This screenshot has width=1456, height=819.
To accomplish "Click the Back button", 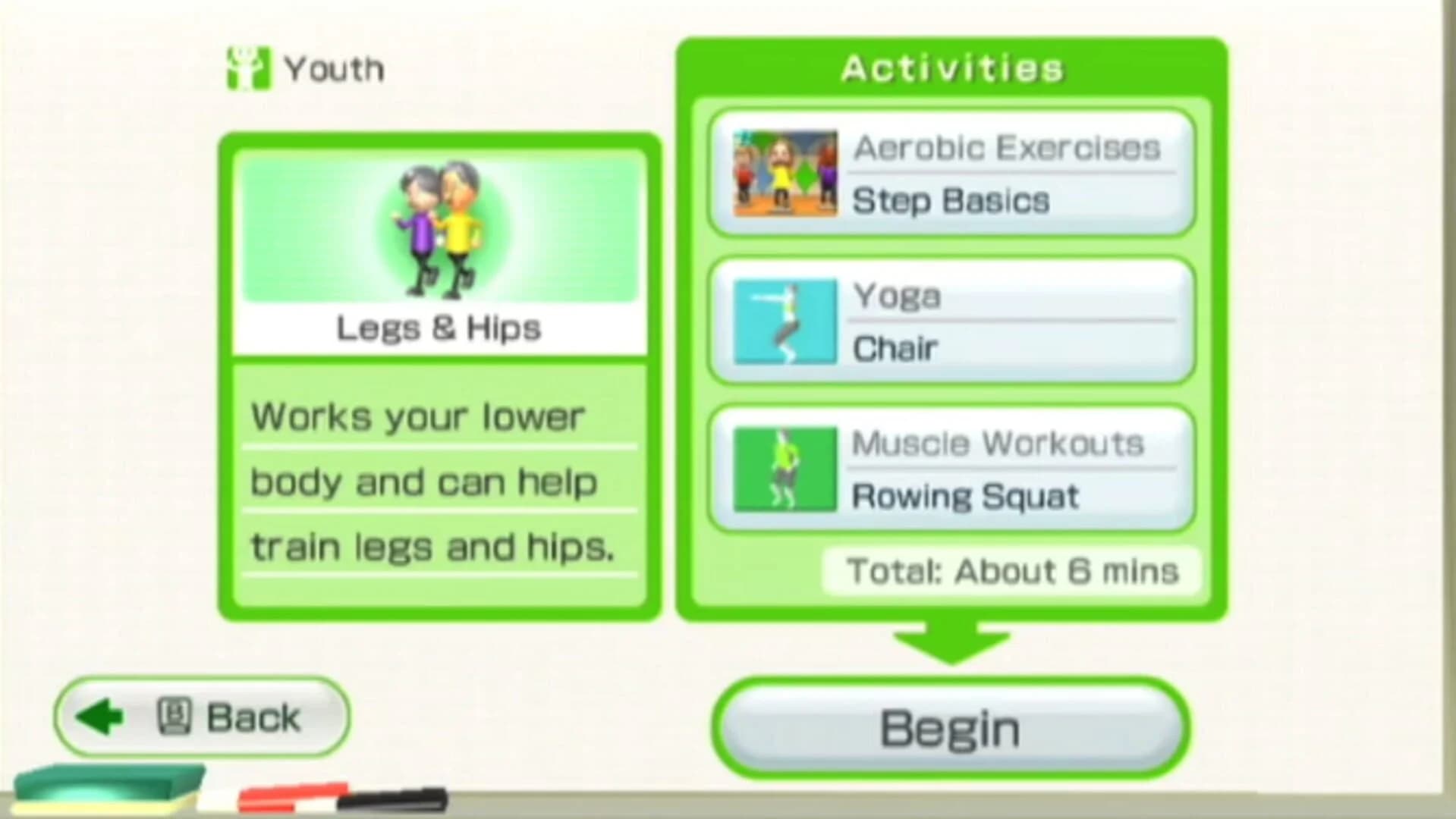I will [x=201, y=716].
